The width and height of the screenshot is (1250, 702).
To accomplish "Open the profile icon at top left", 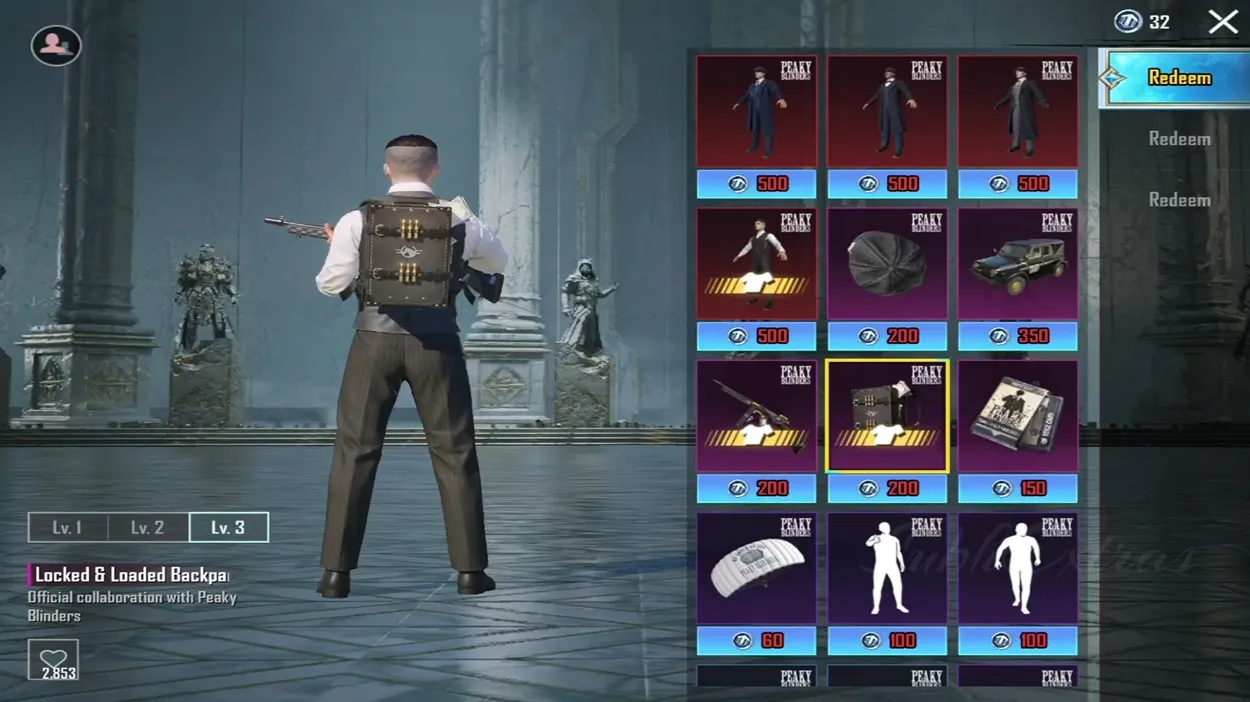I will (x=56, y=45).
